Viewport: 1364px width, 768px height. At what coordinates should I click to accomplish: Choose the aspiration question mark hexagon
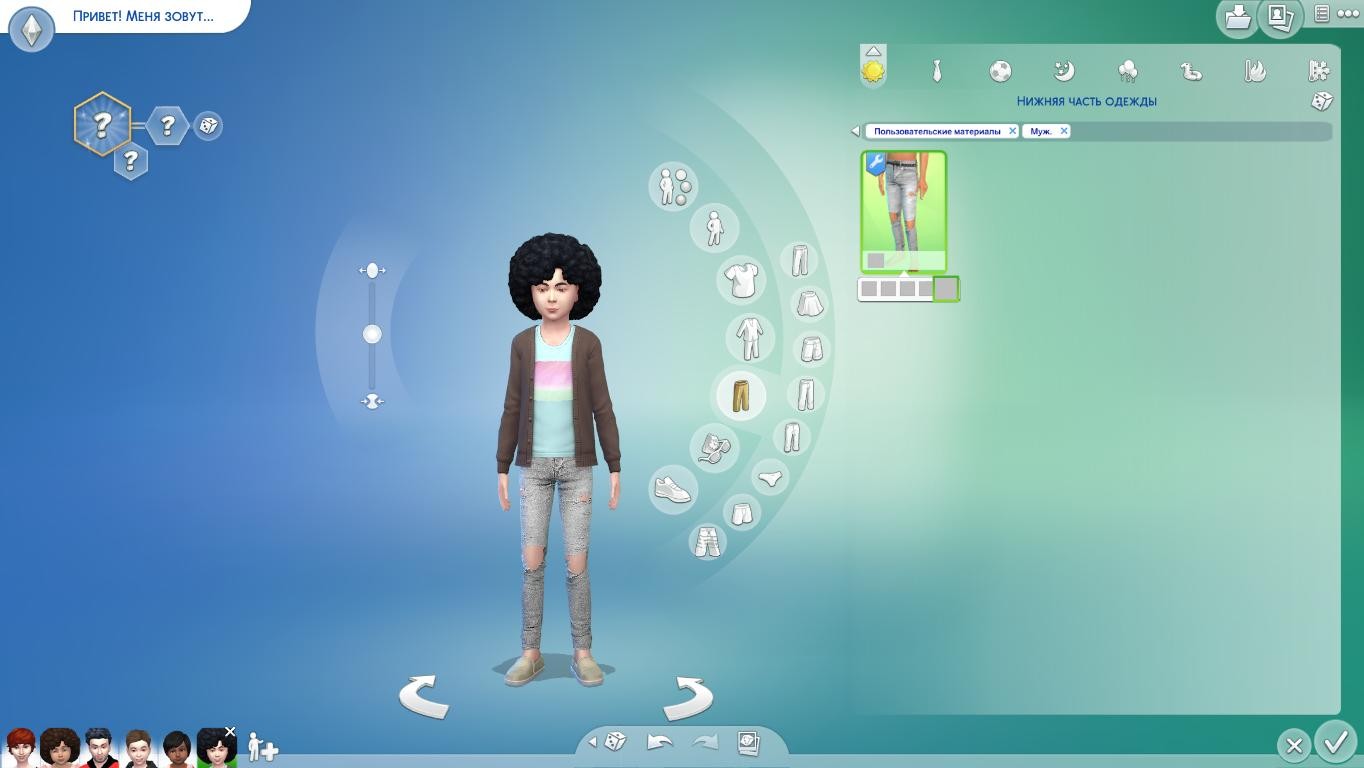click(102, 125)
